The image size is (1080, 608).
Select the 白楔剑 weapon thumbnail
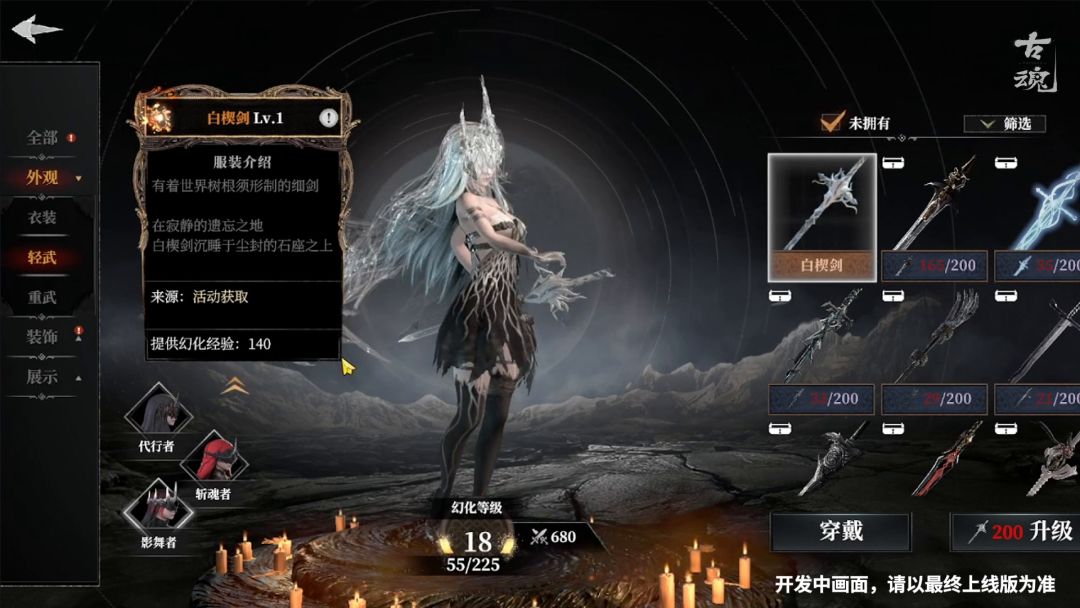coord(822,217)
